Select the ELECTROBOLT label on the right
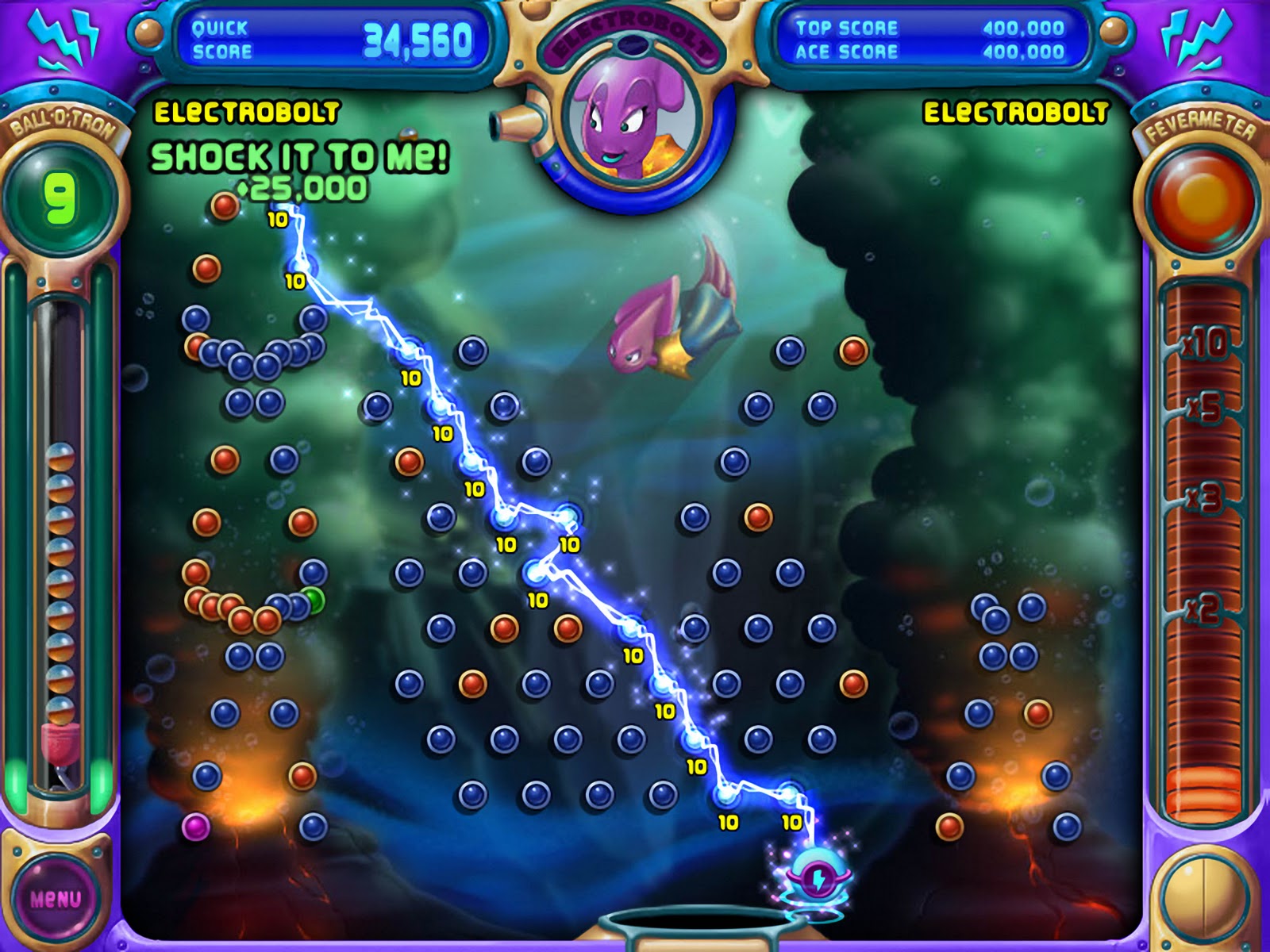The width and height of the screenshot is (1270, 952). pos(1014,113)
